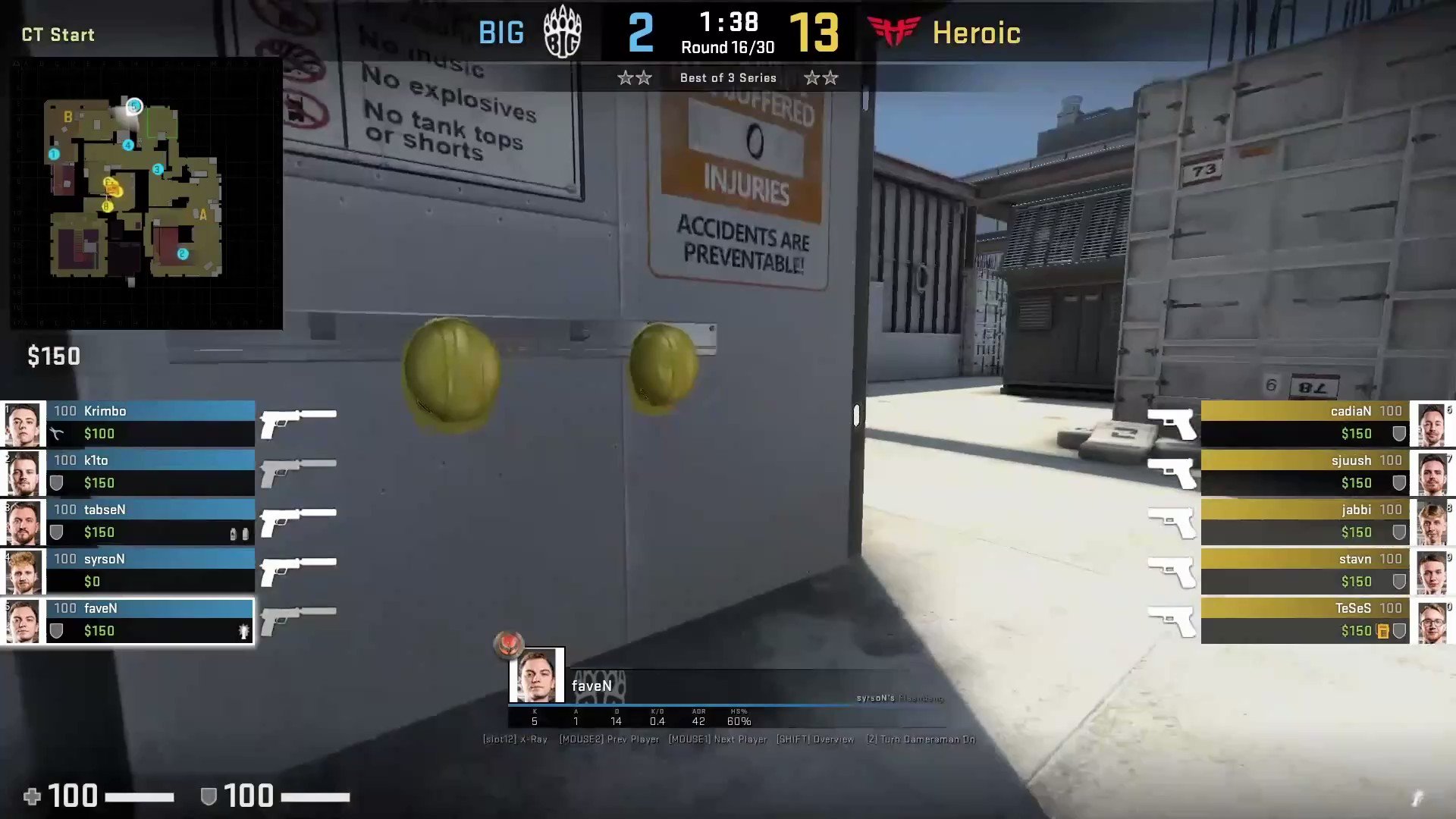The width and height of the screenshot is (1456, 819).
Task: Click the minimap in the top left
Action: [x=144, y=193]
